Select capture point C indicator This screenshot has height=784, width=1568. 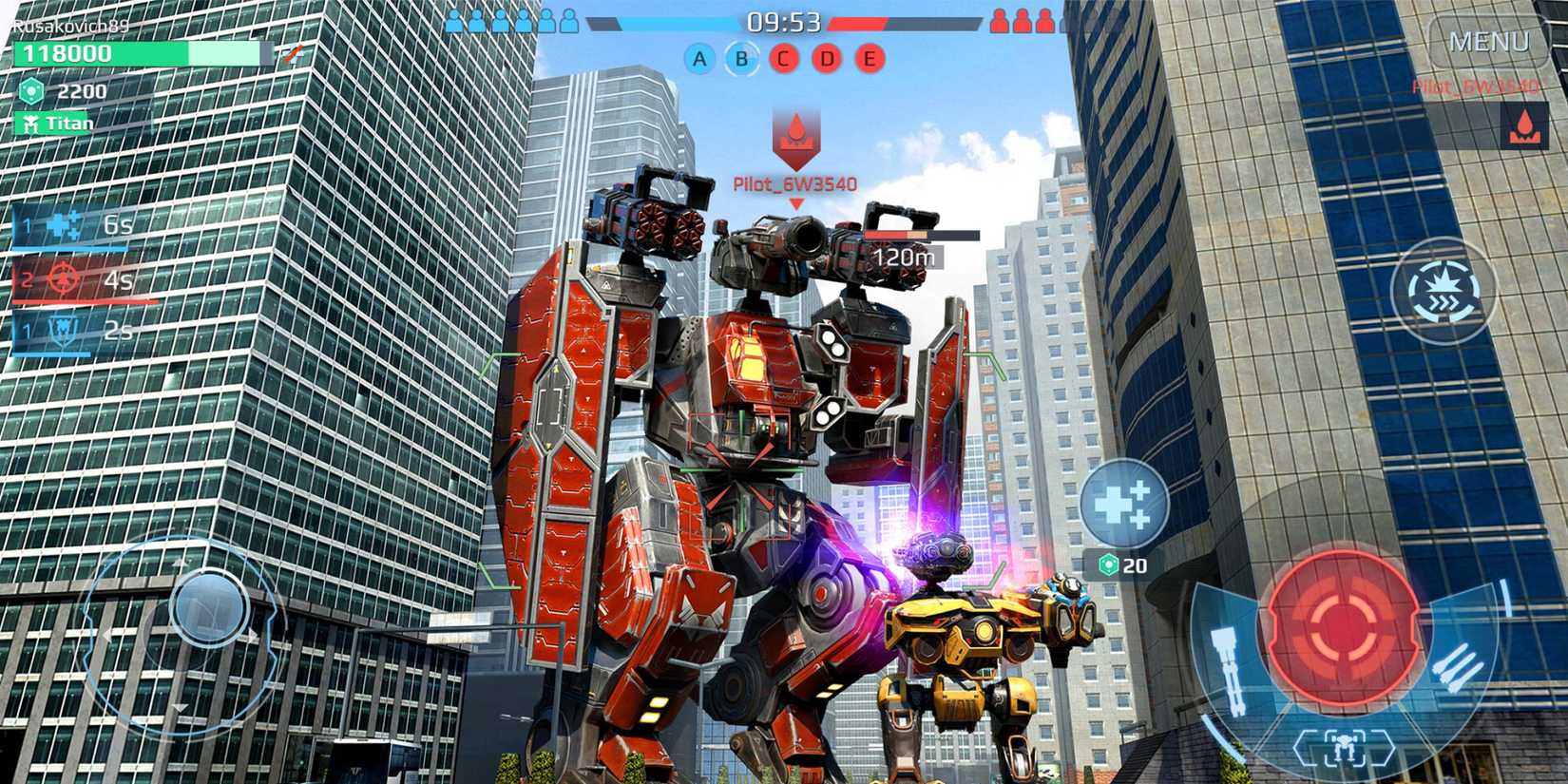point(782,58)
